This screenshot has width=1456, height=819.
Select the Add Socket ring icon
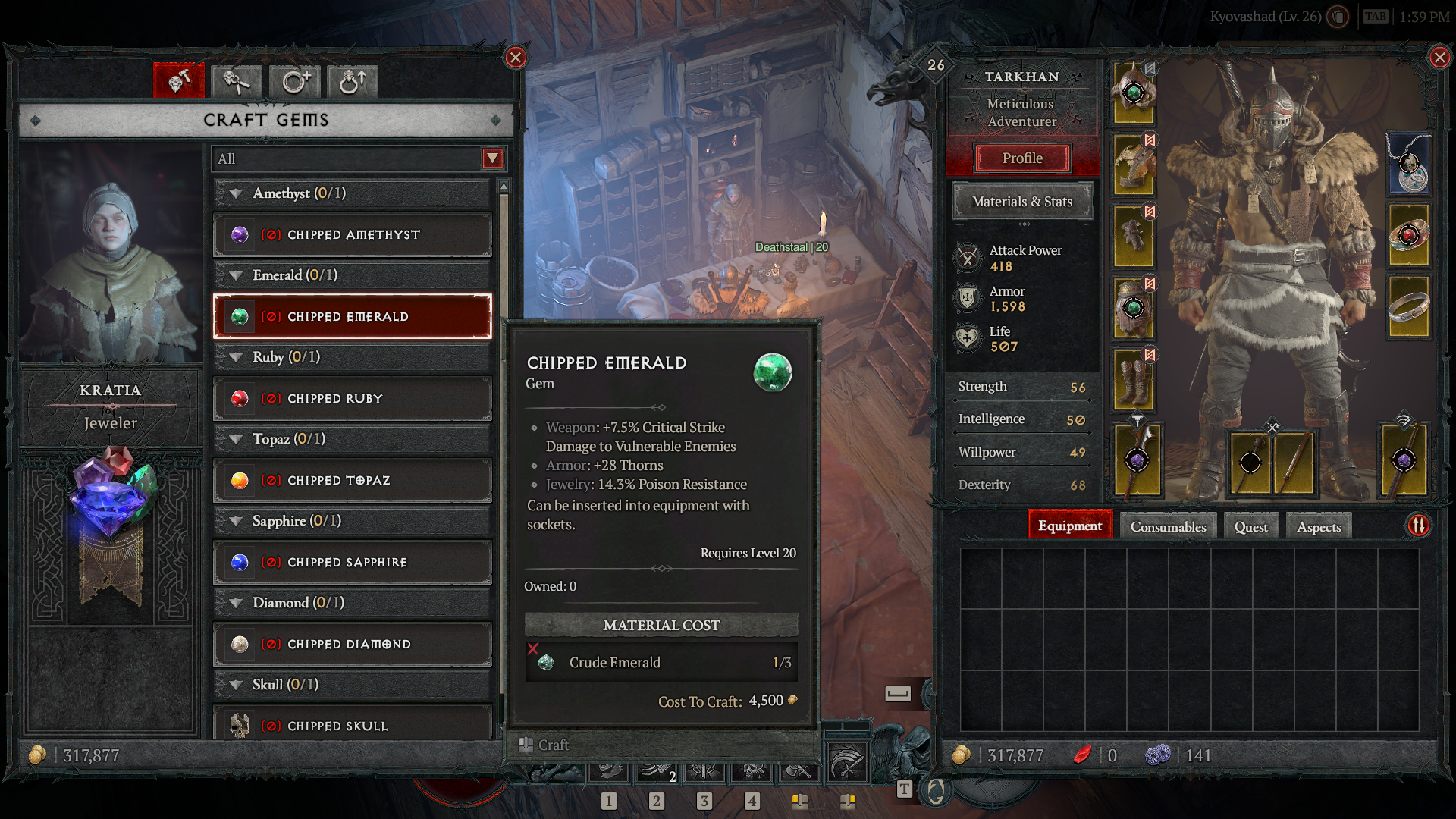[x=294, y=81]
